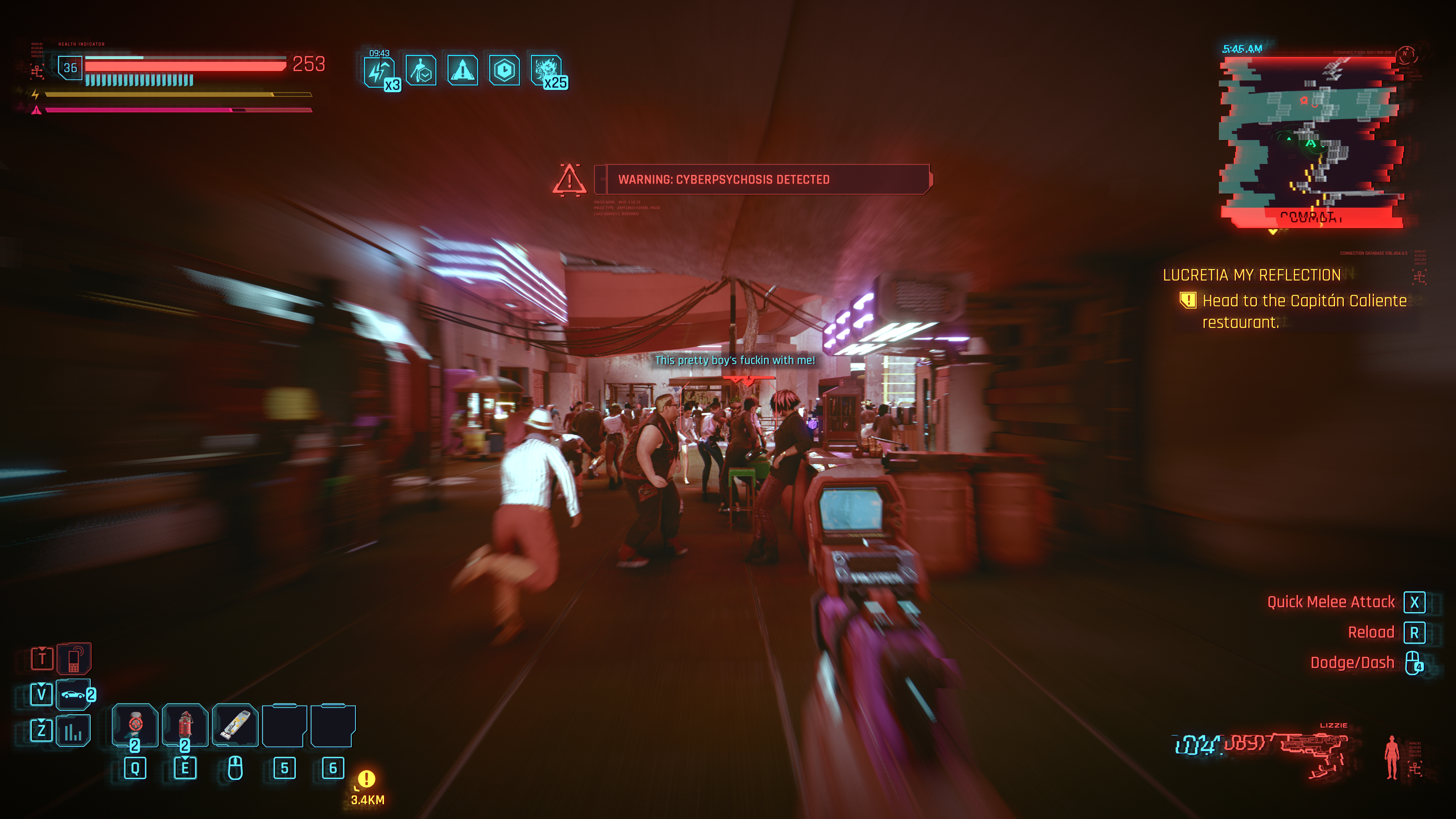Select the Lucretia My Reflection quest tracker

1252,276
